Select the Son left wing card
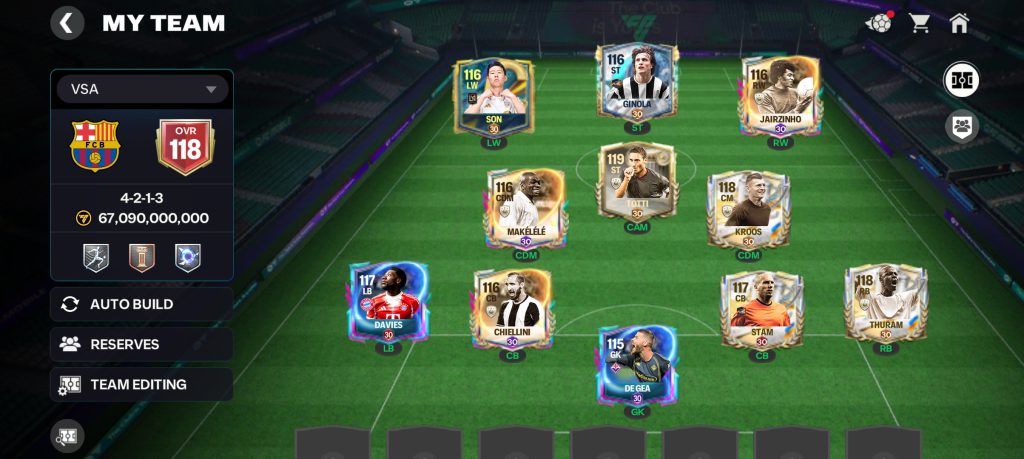 click(496, 97)
